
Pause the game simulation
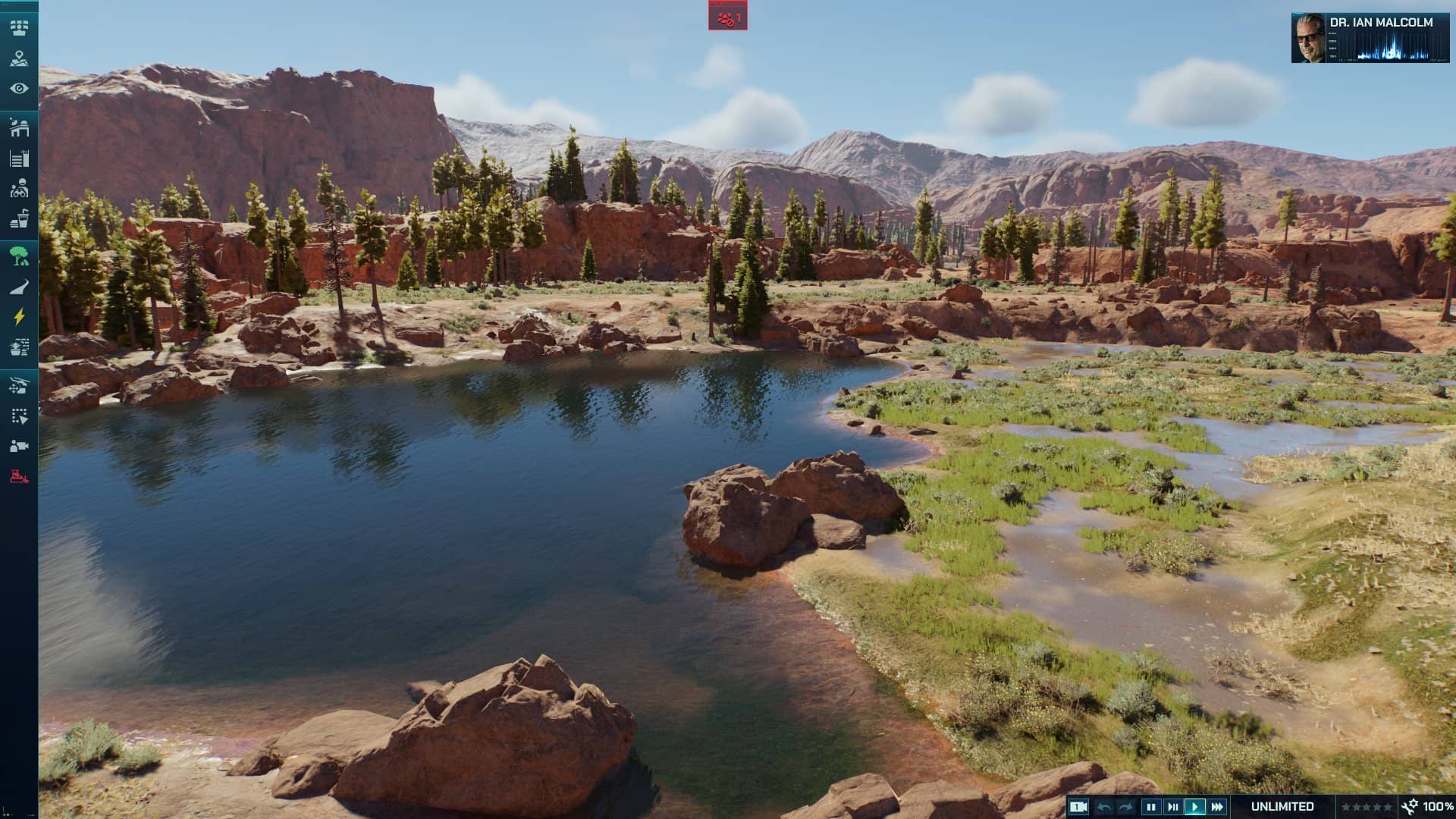click(1150, 807)
